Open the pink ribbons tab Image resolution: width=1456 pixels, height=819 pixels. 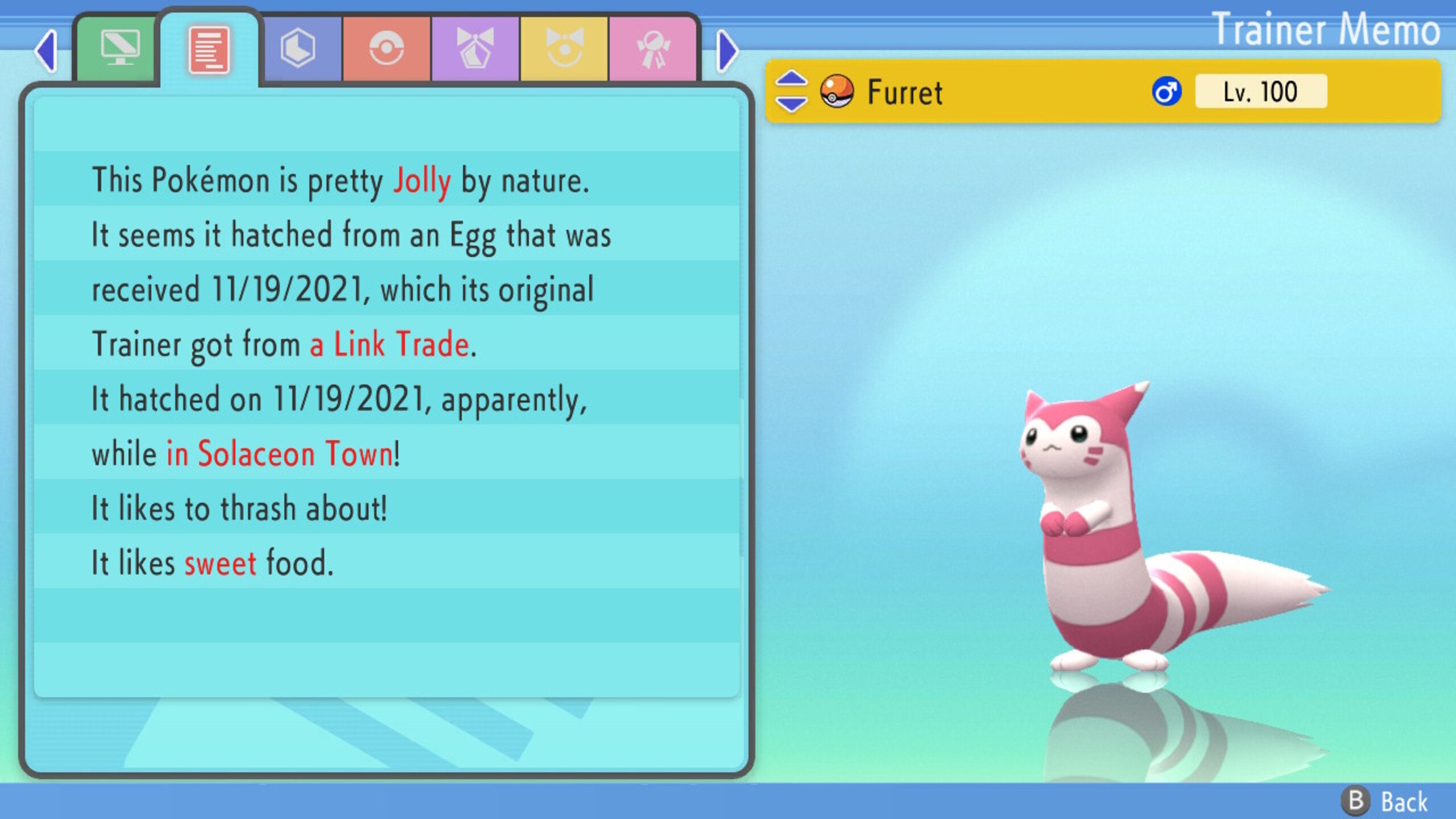click(654, 48)
